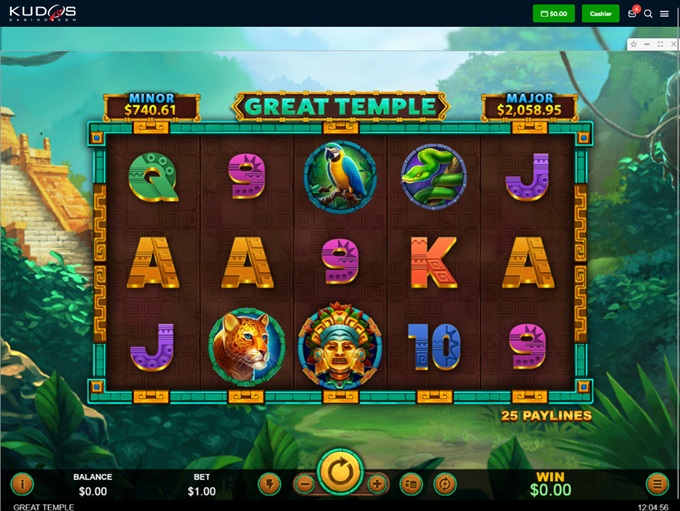Increase the bet with the plus button

click(x=377, y=484)
